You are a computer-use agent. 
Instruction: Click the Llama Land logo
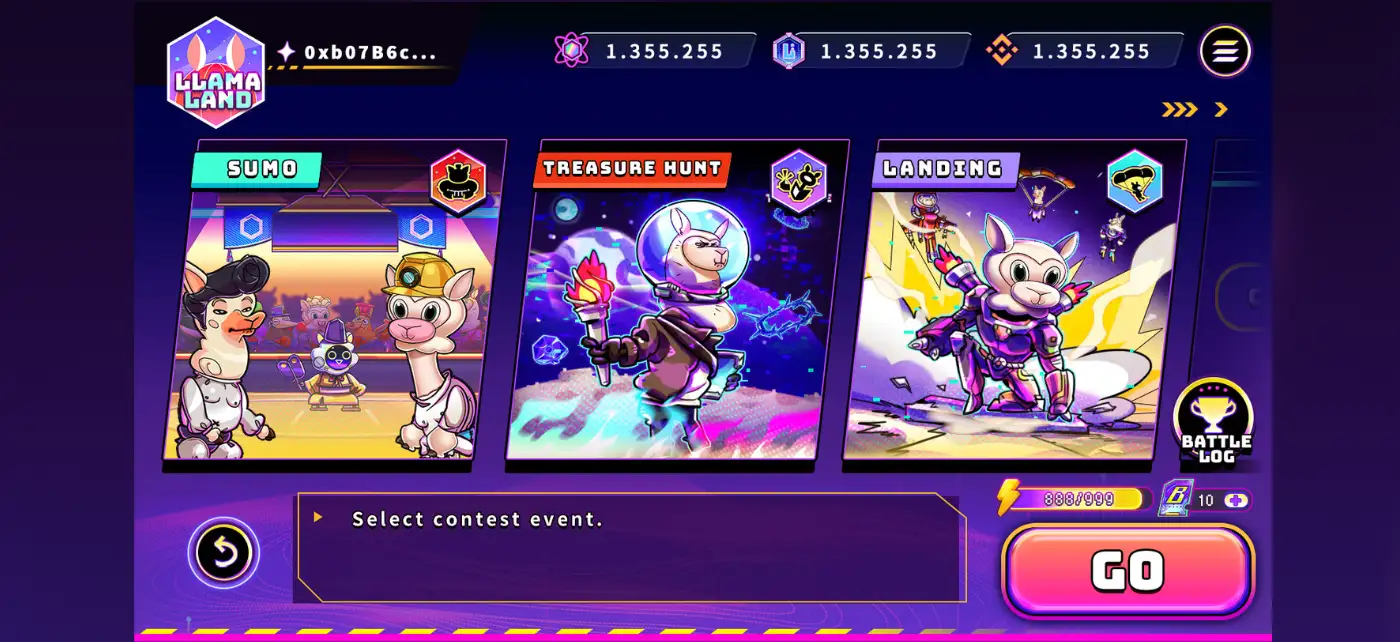tap(216, 73)
